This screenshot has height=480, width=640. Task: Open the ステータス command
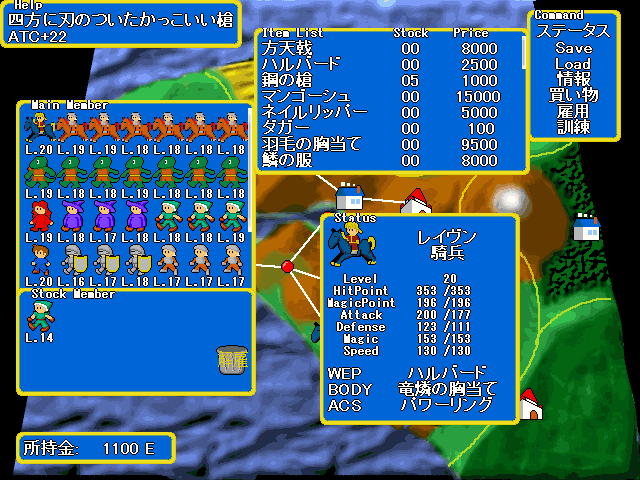point(573,31)
